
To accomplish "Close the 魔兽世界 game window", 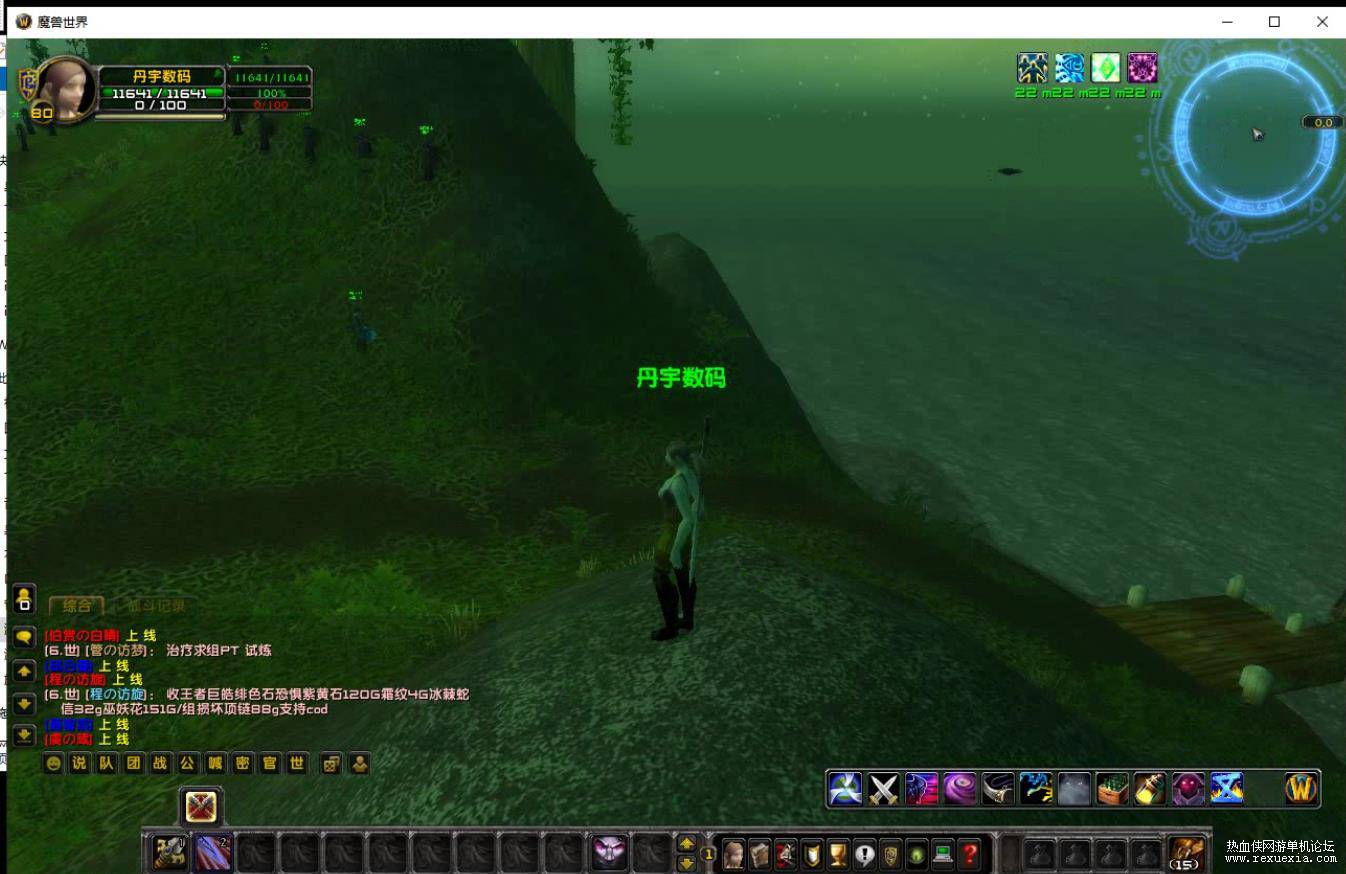I will (1322, 21).
